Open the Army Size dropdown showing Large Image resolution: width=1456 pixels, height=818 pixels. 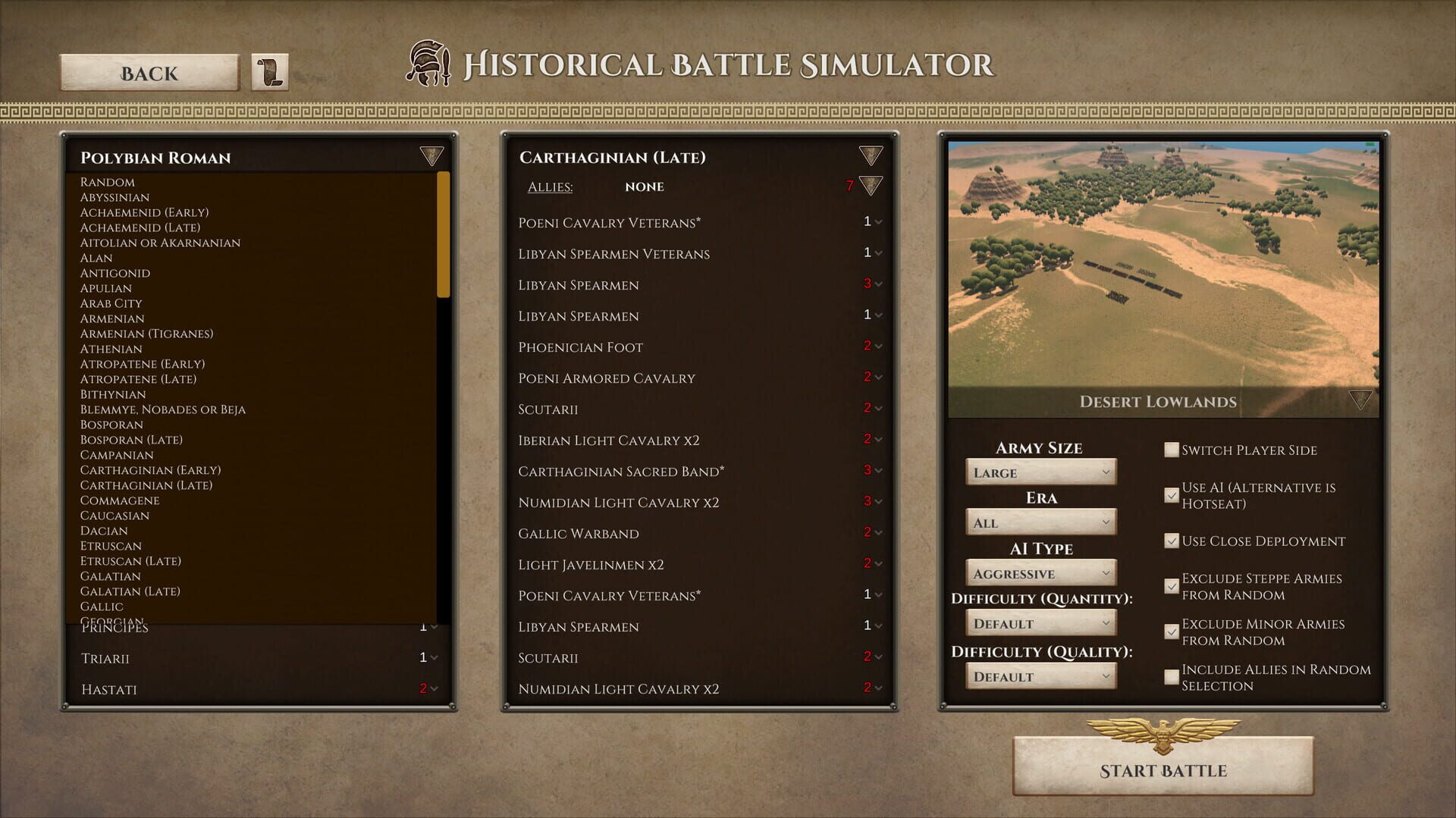(x=1040, y=472)
